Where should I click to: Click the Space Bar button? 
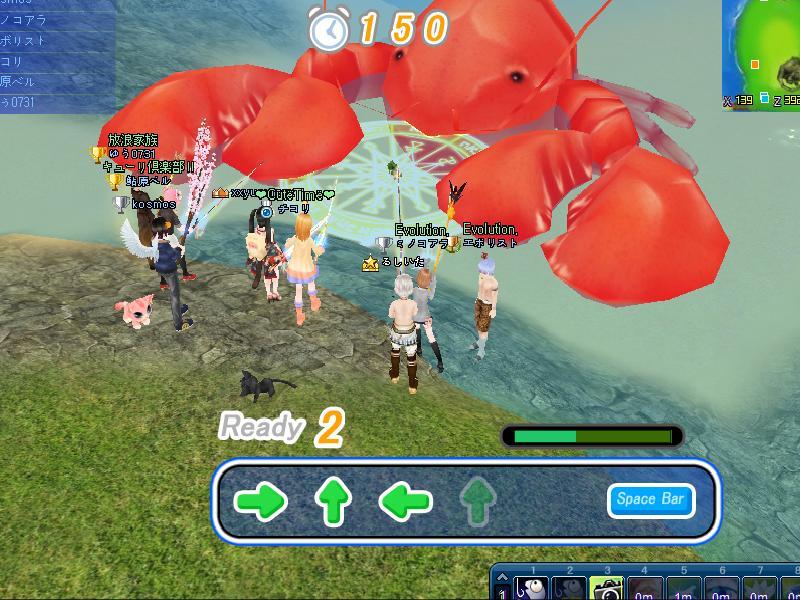point(650,500)
